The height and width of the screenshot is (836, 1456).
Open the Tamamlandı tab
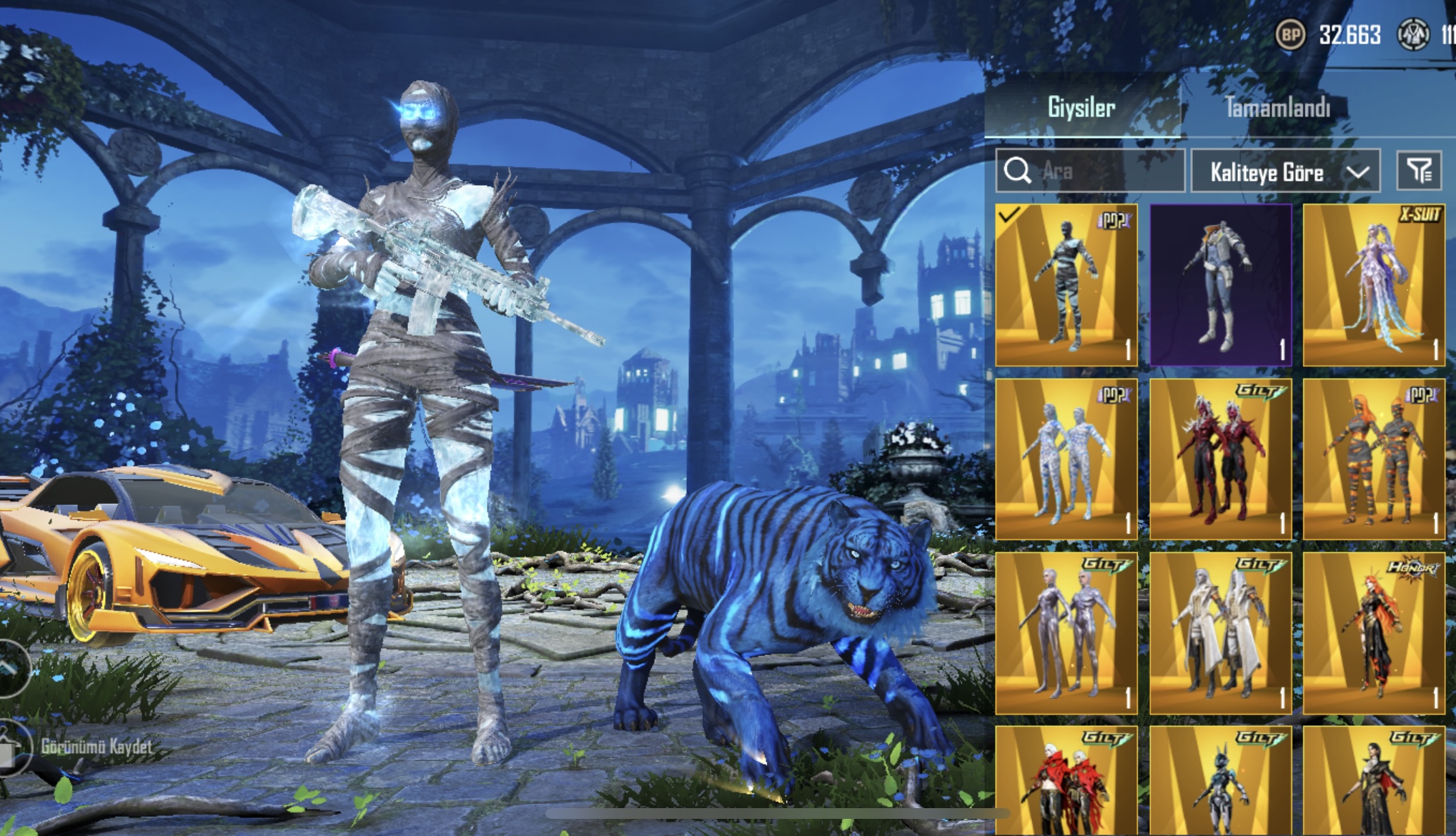[1277, 108]
